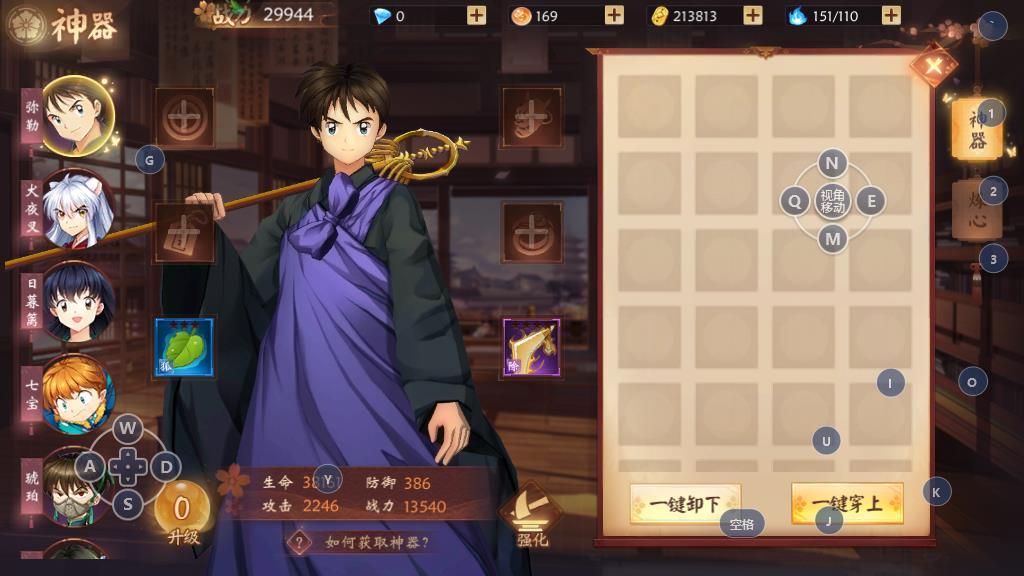Open 如何获取神器 help link
Image resolution: width=1024 pixels, height=576 pixels.
coord(366,542)
